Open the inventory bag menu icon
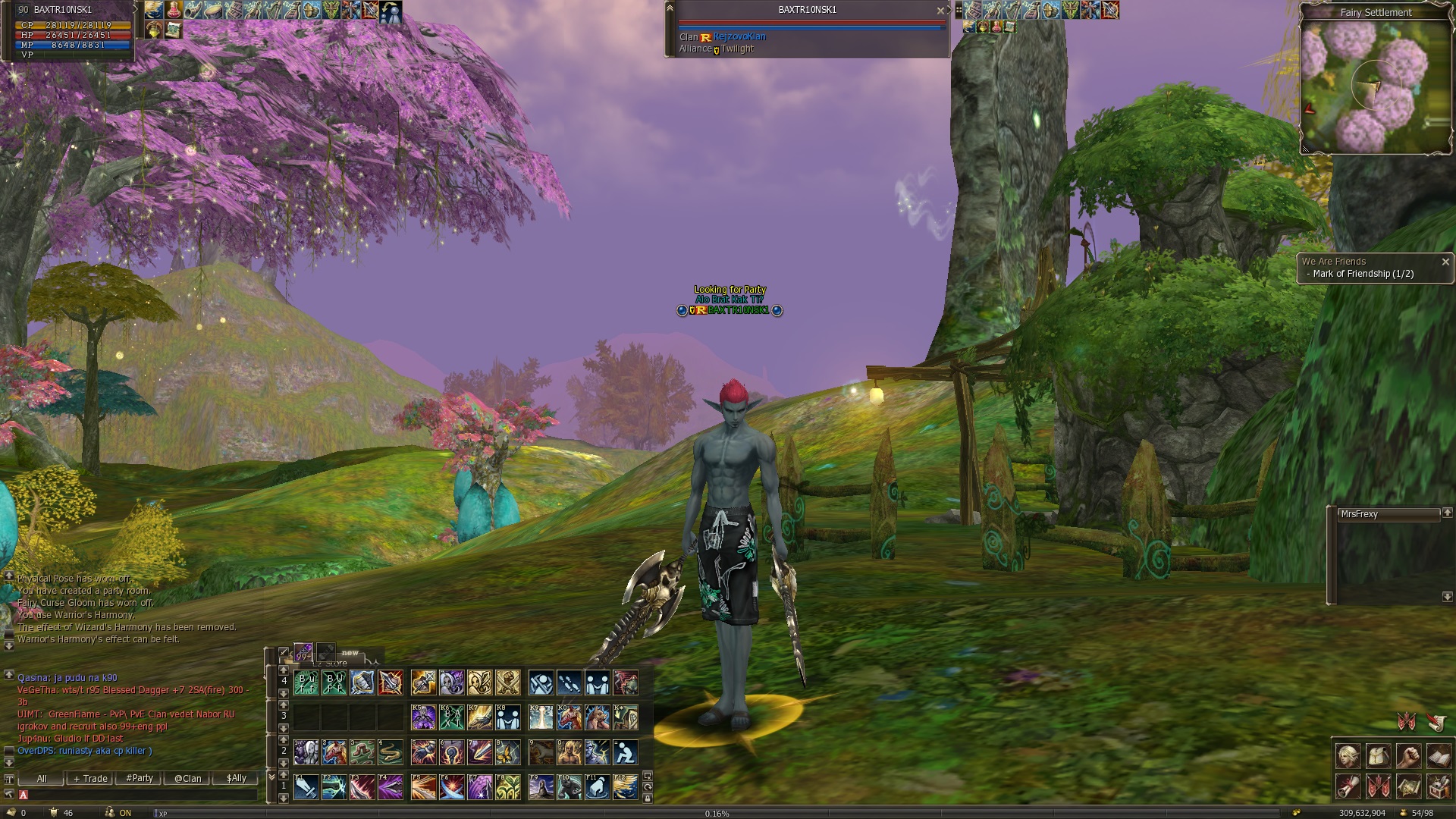 (1378, 757)
